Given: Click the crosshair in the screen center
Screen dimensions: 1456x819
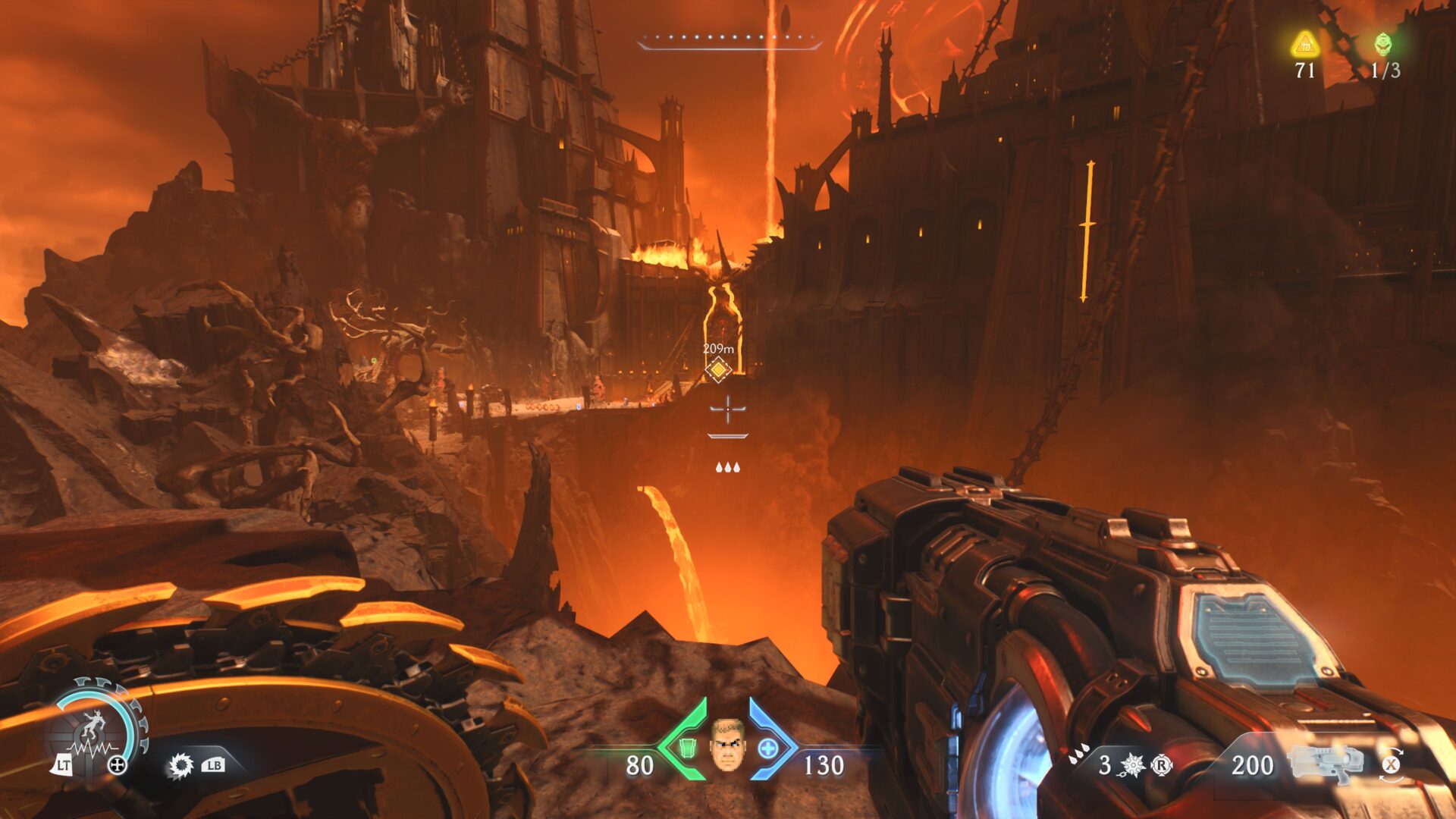Looking at the screenshot, I should (727, 409).
